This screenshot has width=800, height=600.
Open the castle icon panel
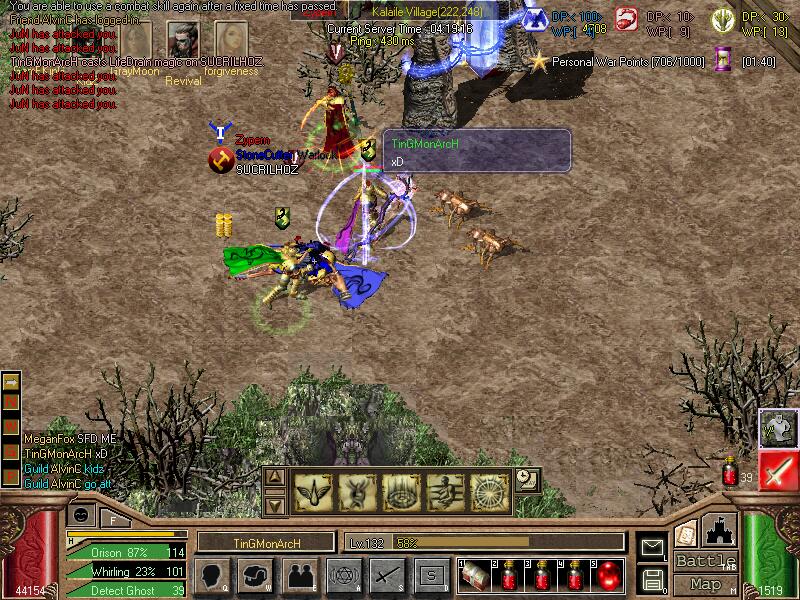click(x=720, y=530)
